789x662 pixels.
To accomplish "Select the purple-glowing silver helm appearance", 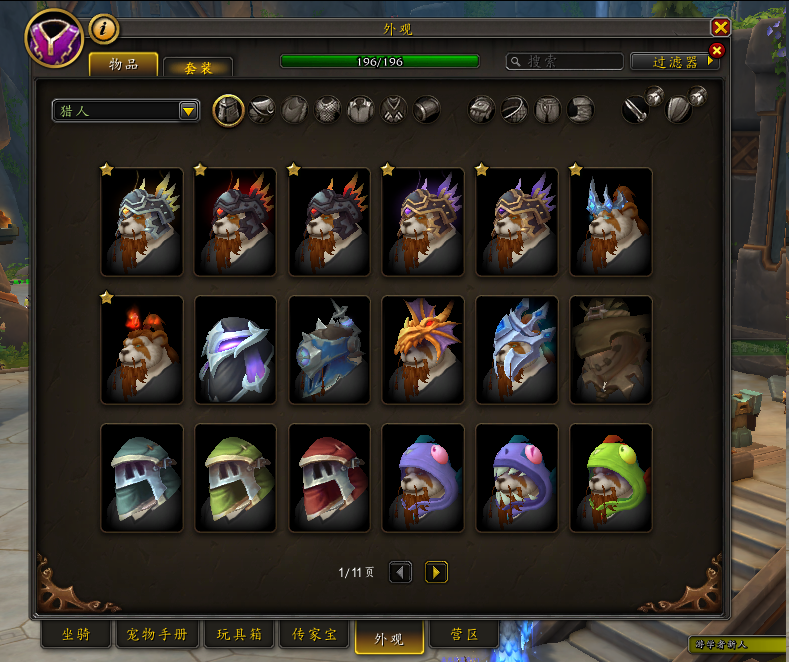I will pyautogui.click(x=235, y=349).
